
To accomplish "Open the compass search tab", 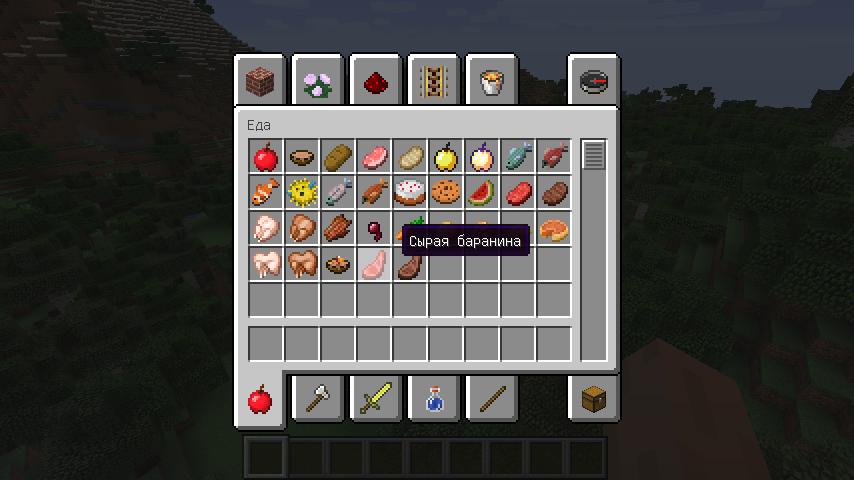I will (593, 82).
